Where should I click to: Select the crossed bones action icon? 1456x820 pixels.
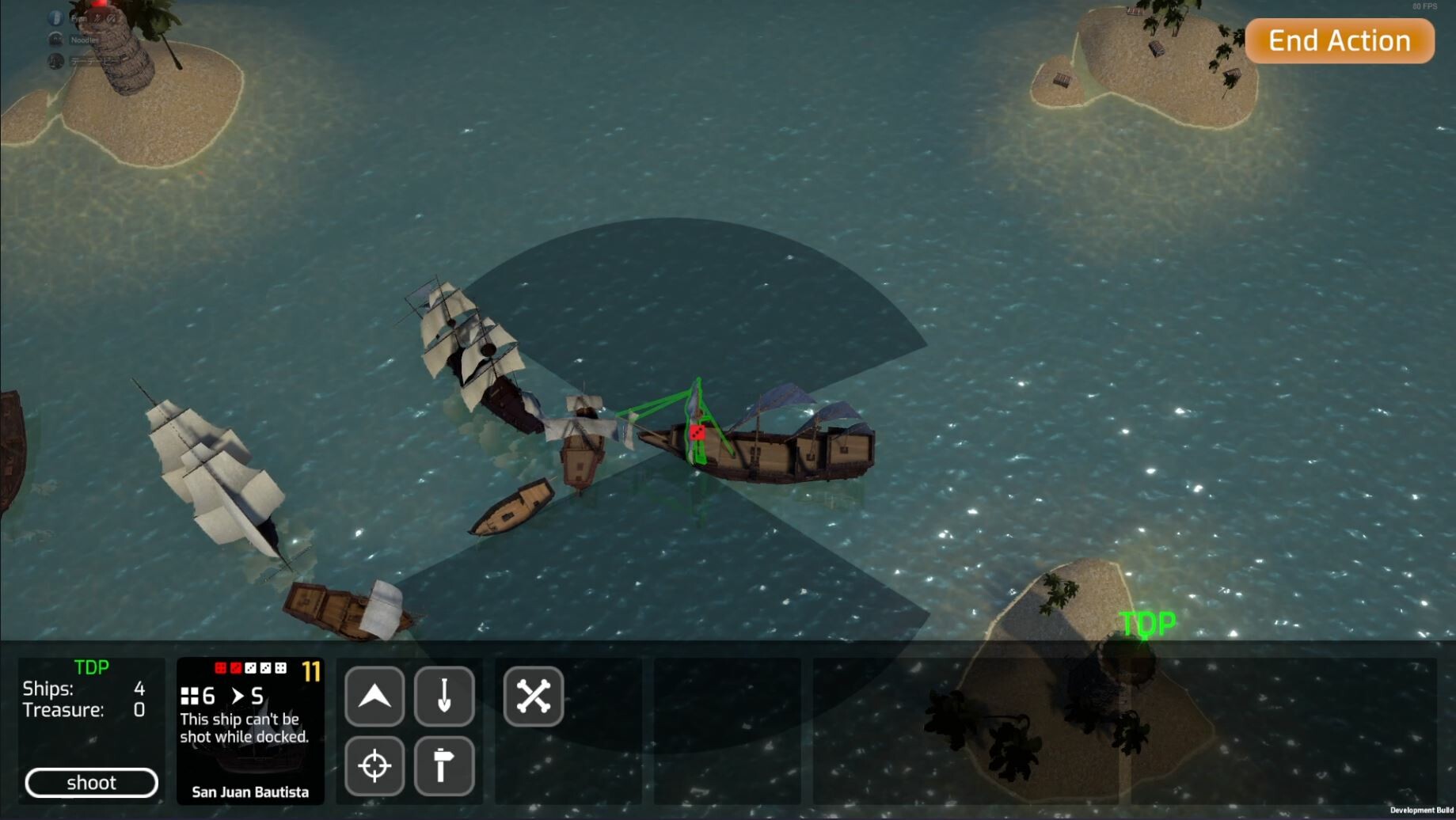click(x=533, y=697)
